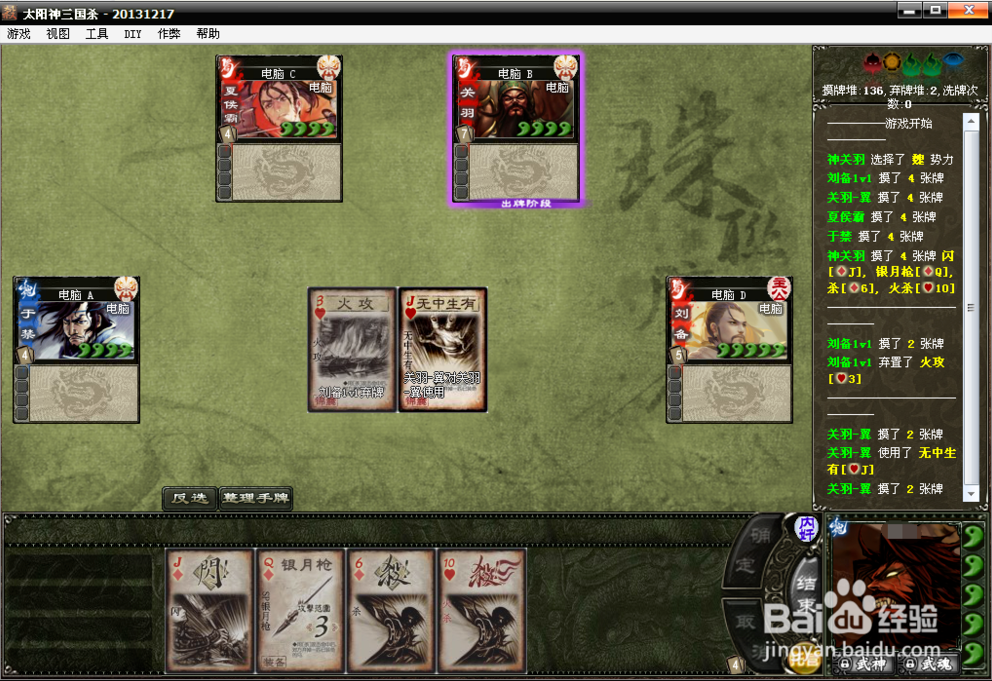Sort hand with 整理手牌 button

(256, 498)
